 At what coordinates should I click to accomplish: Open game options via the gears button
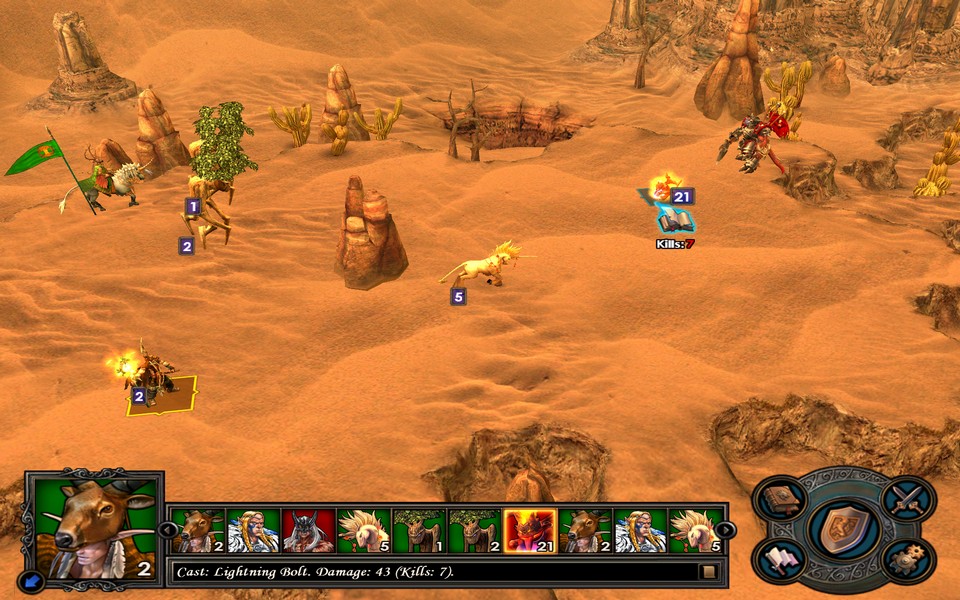908,559
